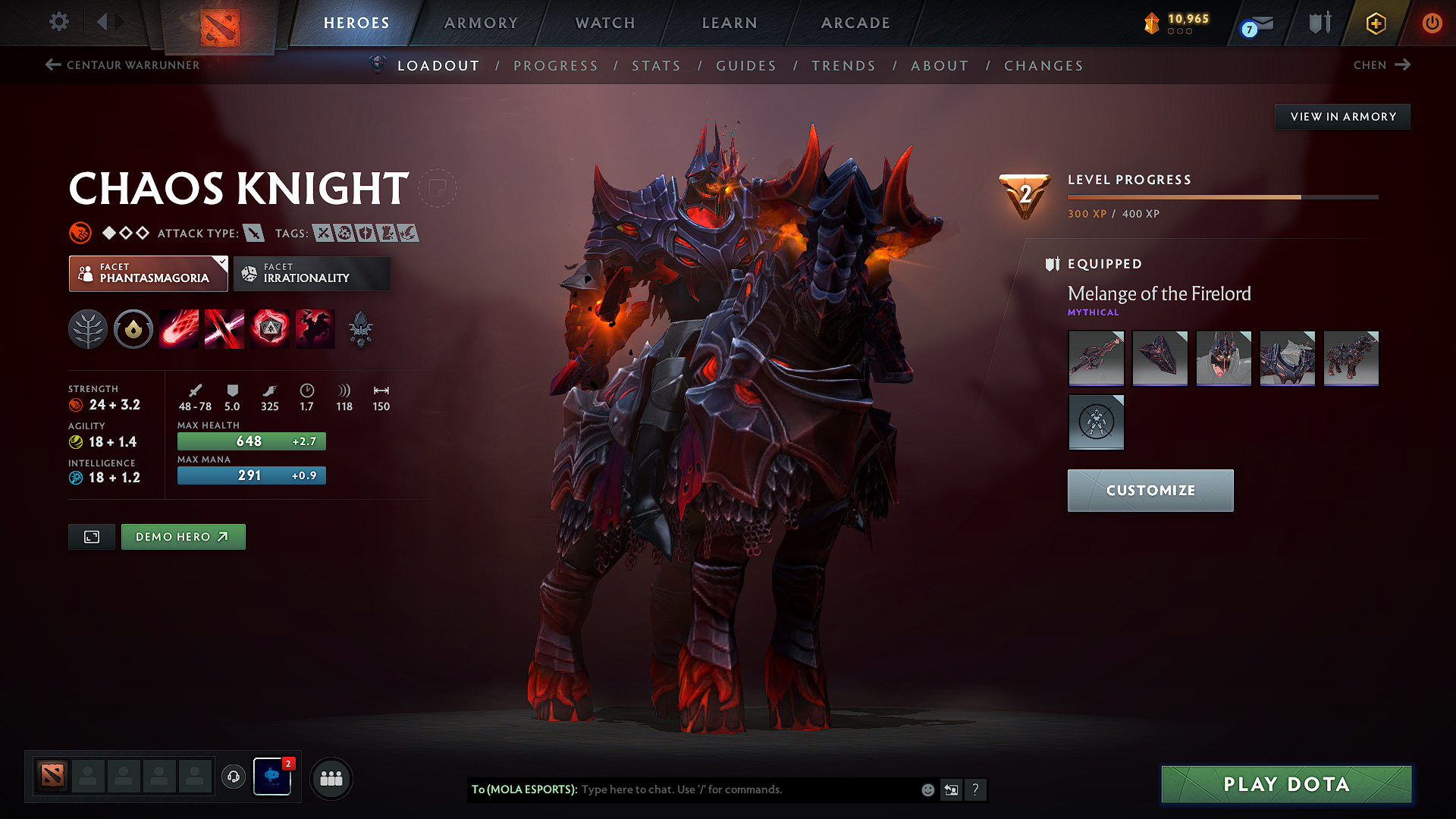Click the power button to exit Dota

[x=1432, y=24]
